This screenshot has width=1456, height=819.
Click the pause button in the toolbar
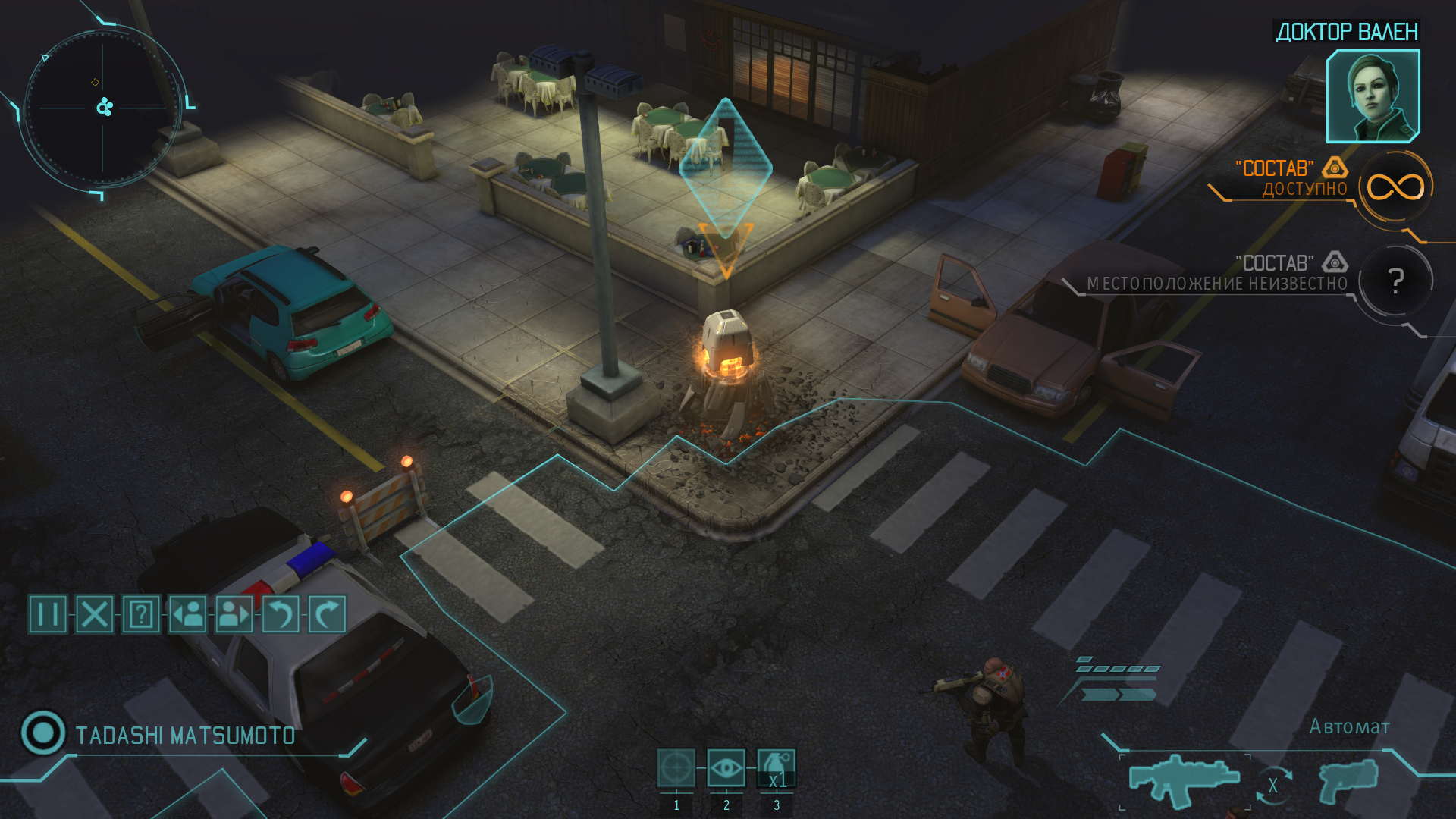coord(48,613)
